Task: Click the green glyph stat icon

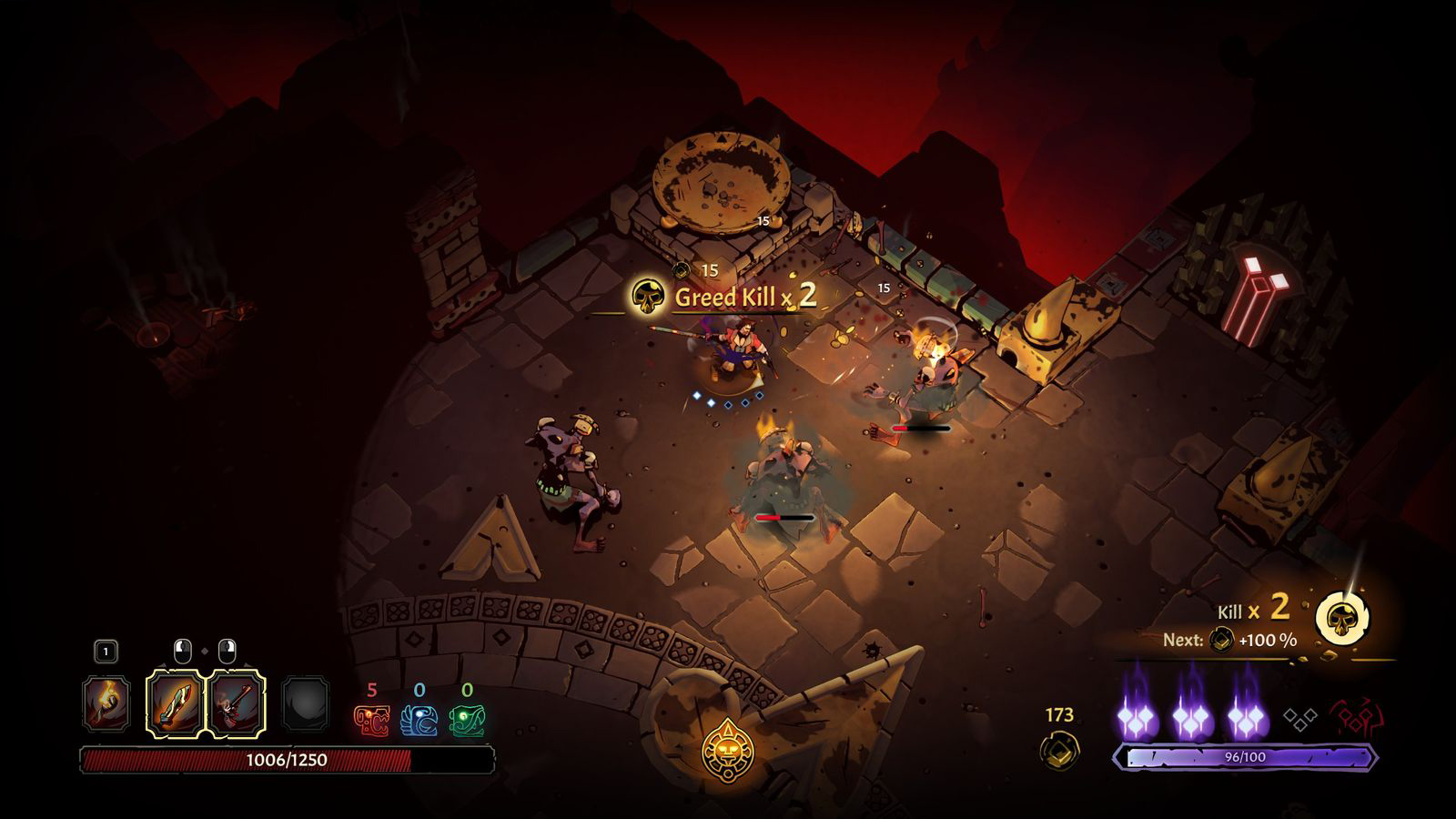Action: tap(467, 721)
